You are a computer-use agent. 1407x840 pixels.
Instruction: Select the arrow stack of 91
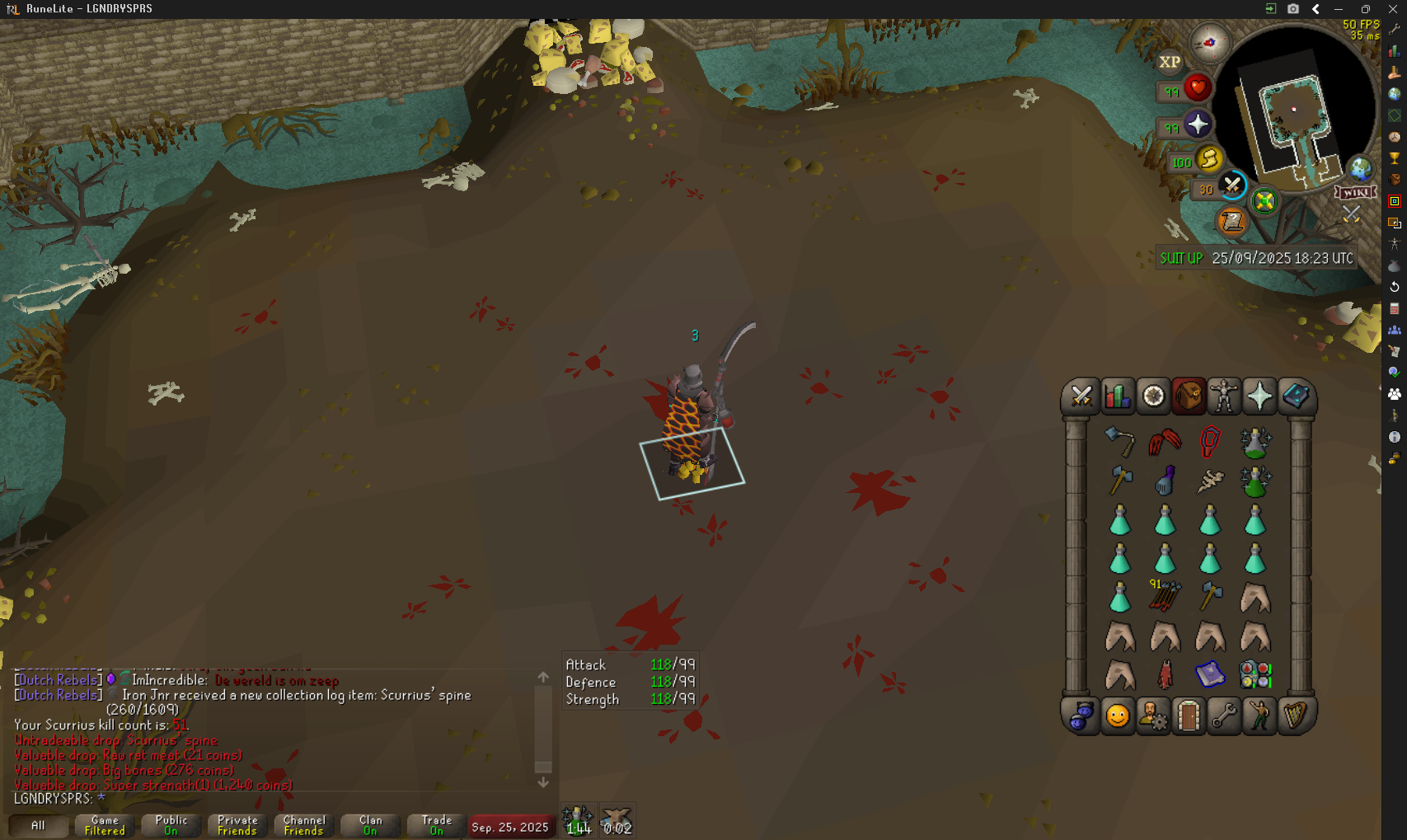pos(1165,595)
